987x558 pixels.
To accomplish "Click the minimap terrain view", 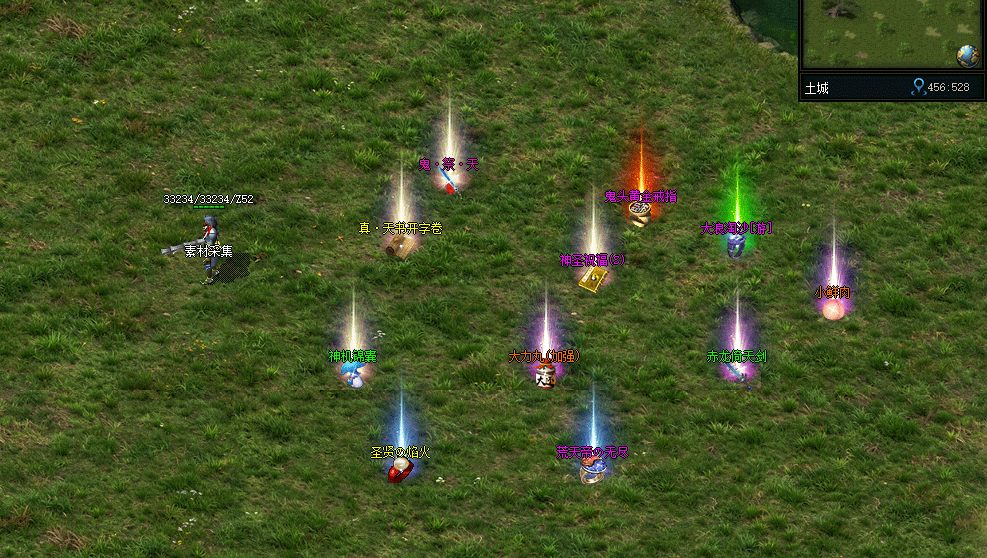I will pos(880,32).
